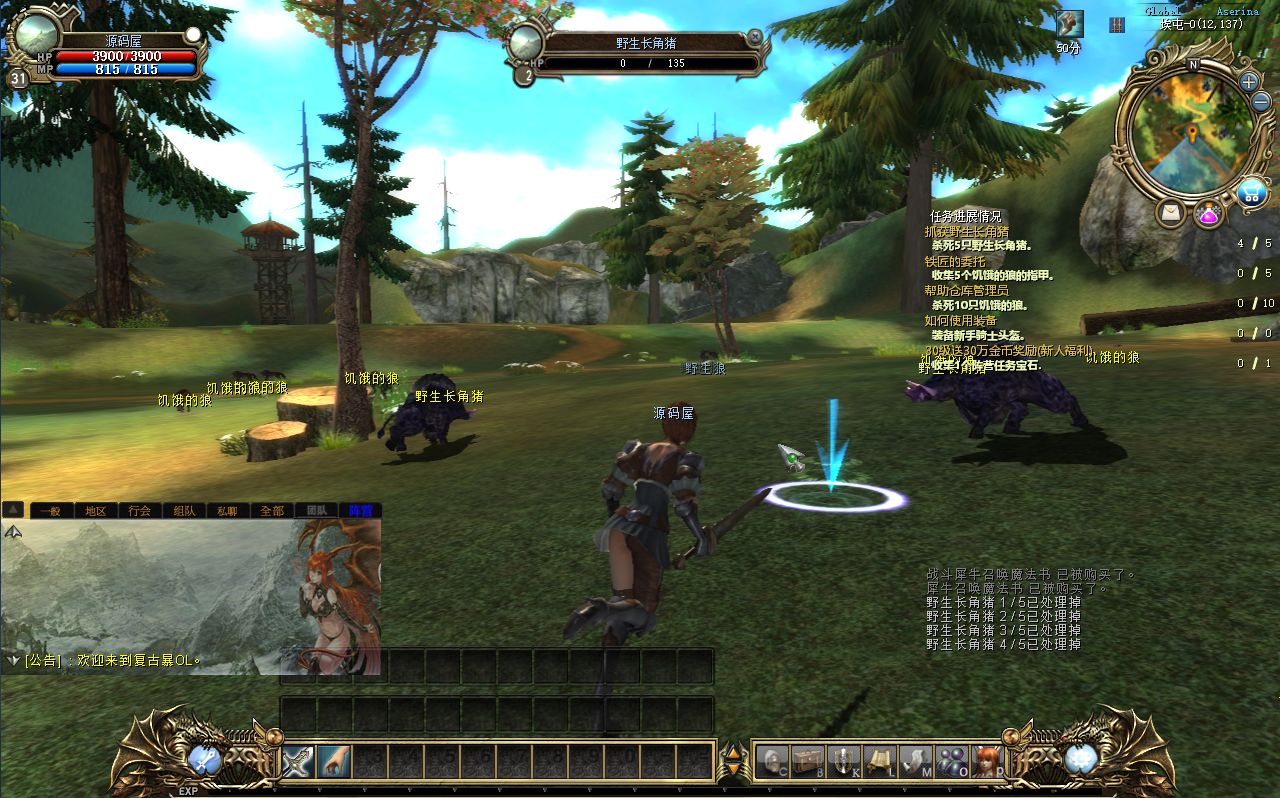Switch chat to the 地区 tab
Viewport: 1280px width, 798px height.
(95, 510)
